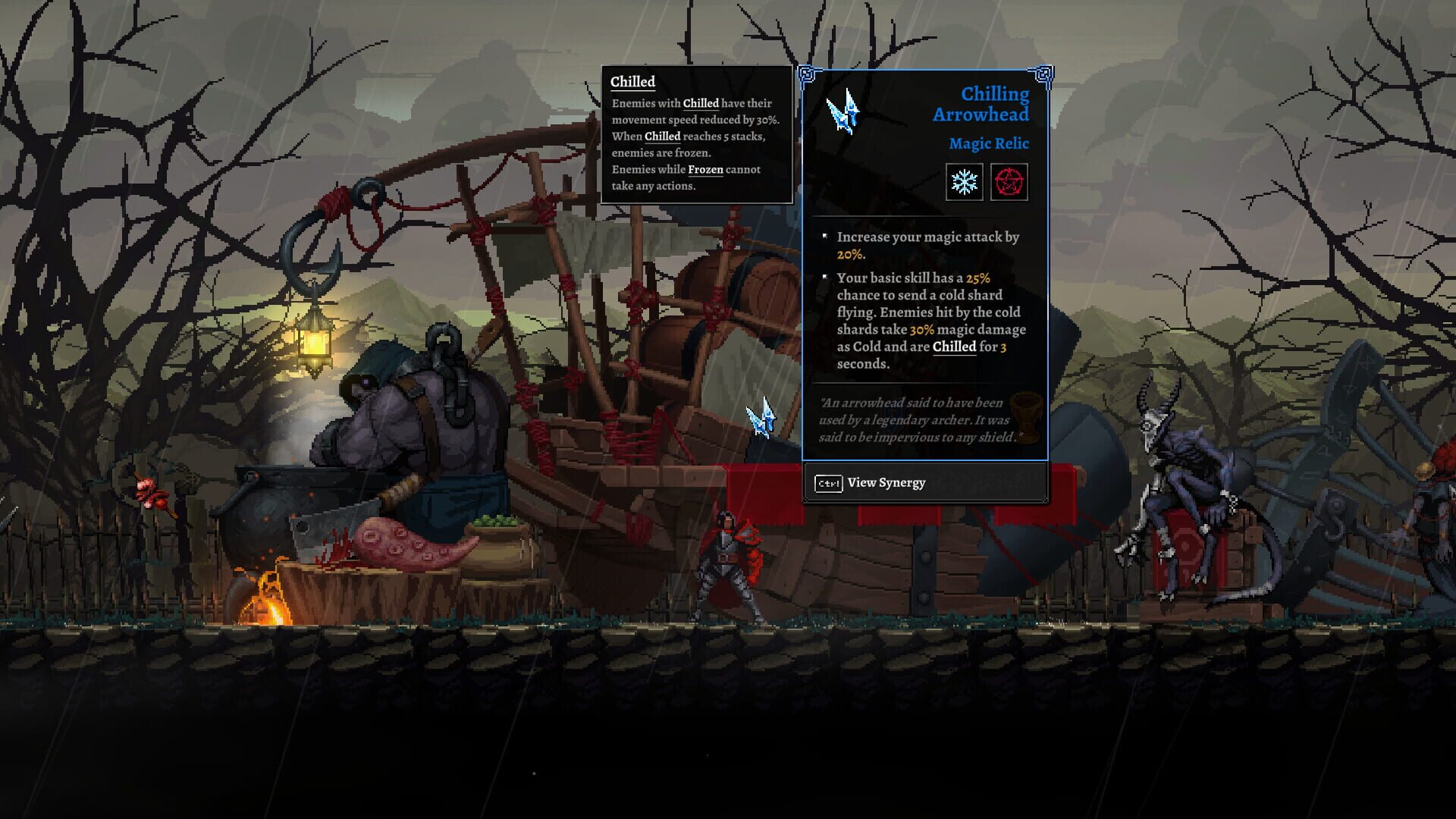Viewport: 1456px width, 819px height.
Task: Select the Chilling Arrowhead title text
Action: point(994,104)
